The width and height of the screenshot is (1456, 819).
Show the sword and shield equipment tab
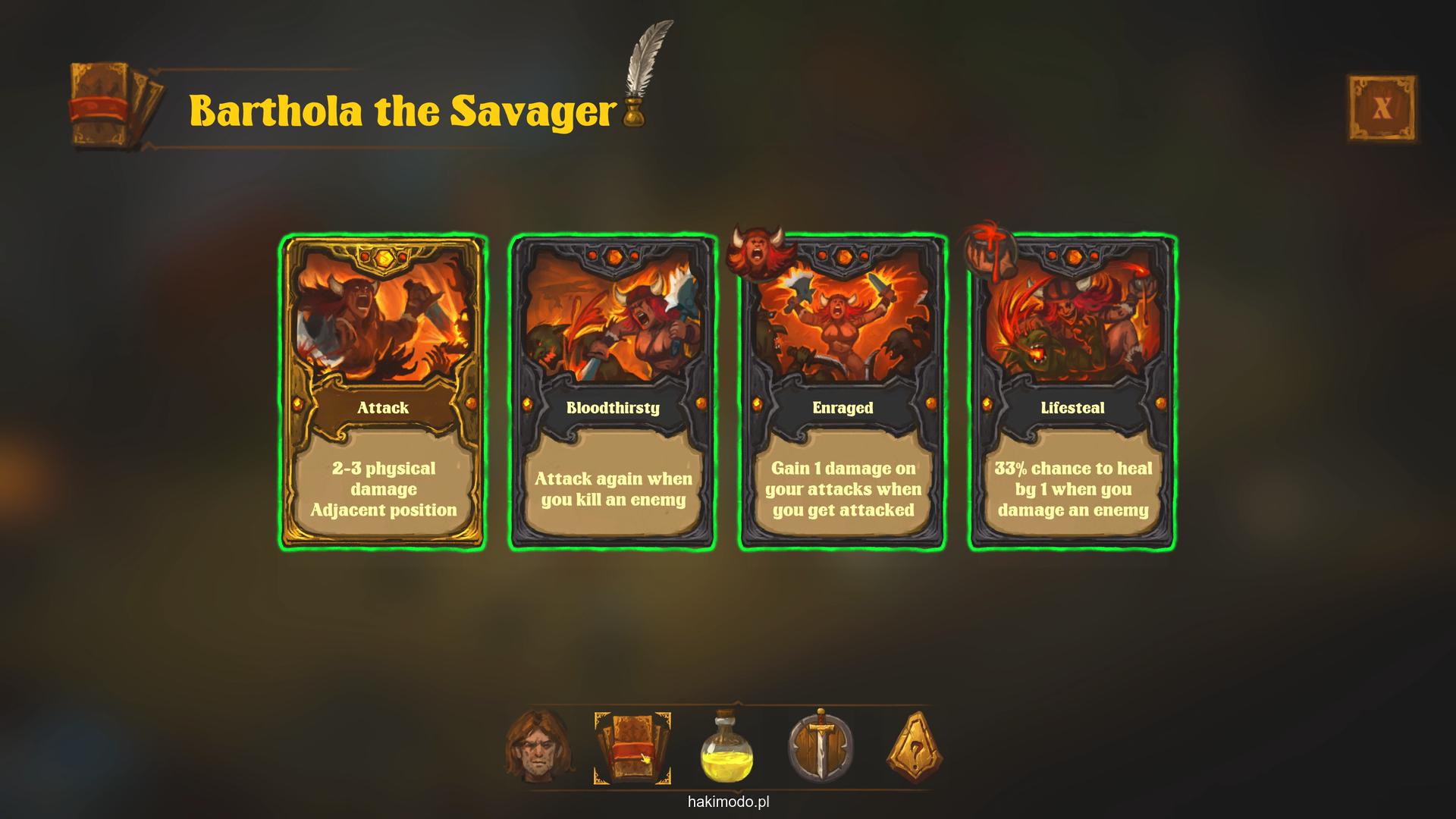(x=821, y=747)
